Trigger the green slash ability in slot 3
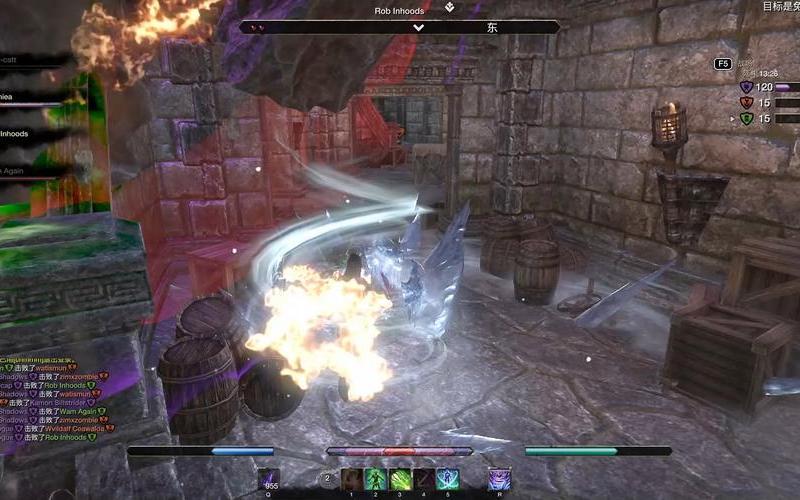 click(400, 479)
